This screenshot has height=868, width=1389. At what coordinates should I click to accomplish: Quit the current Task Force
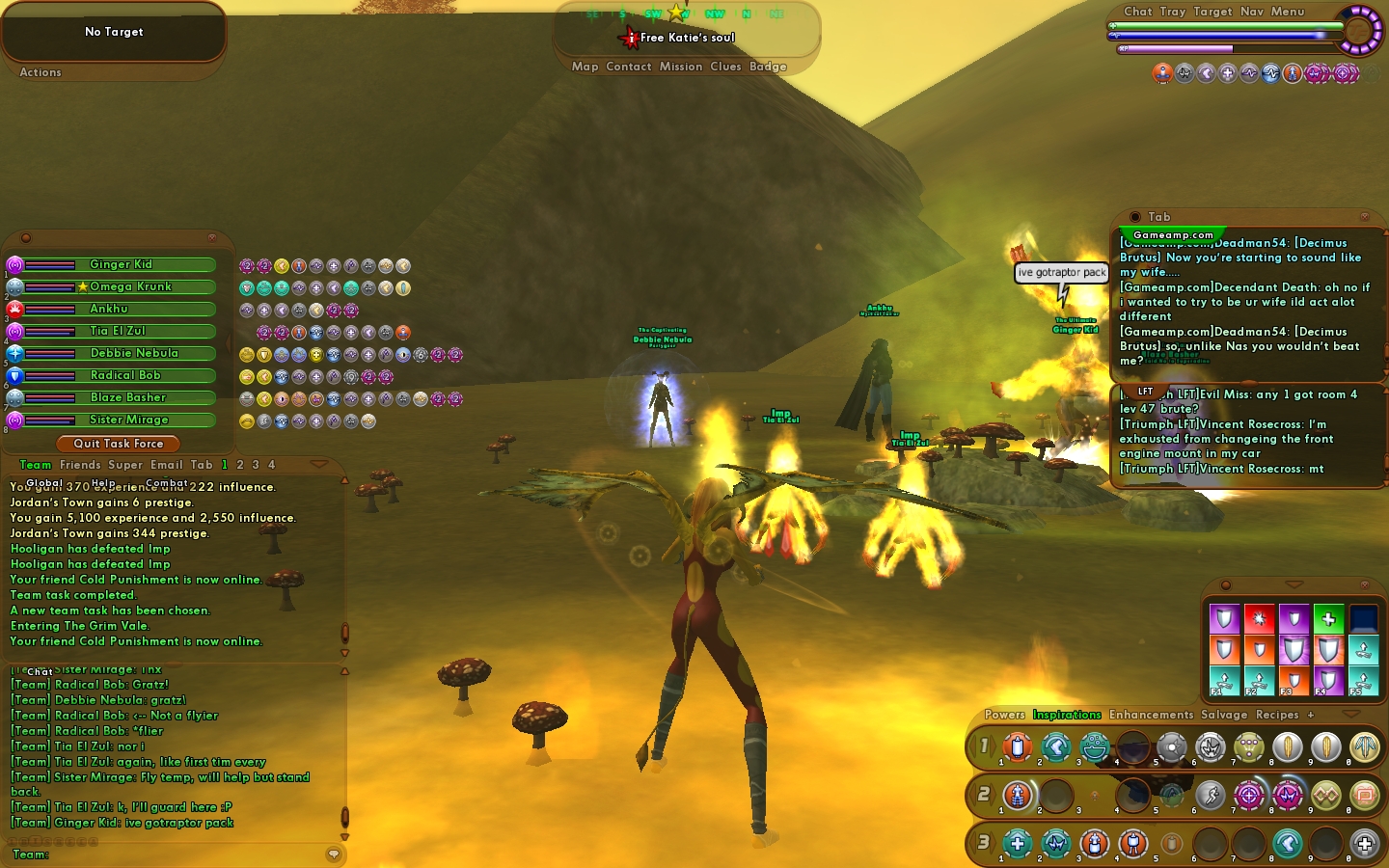(x=119, y=444)
